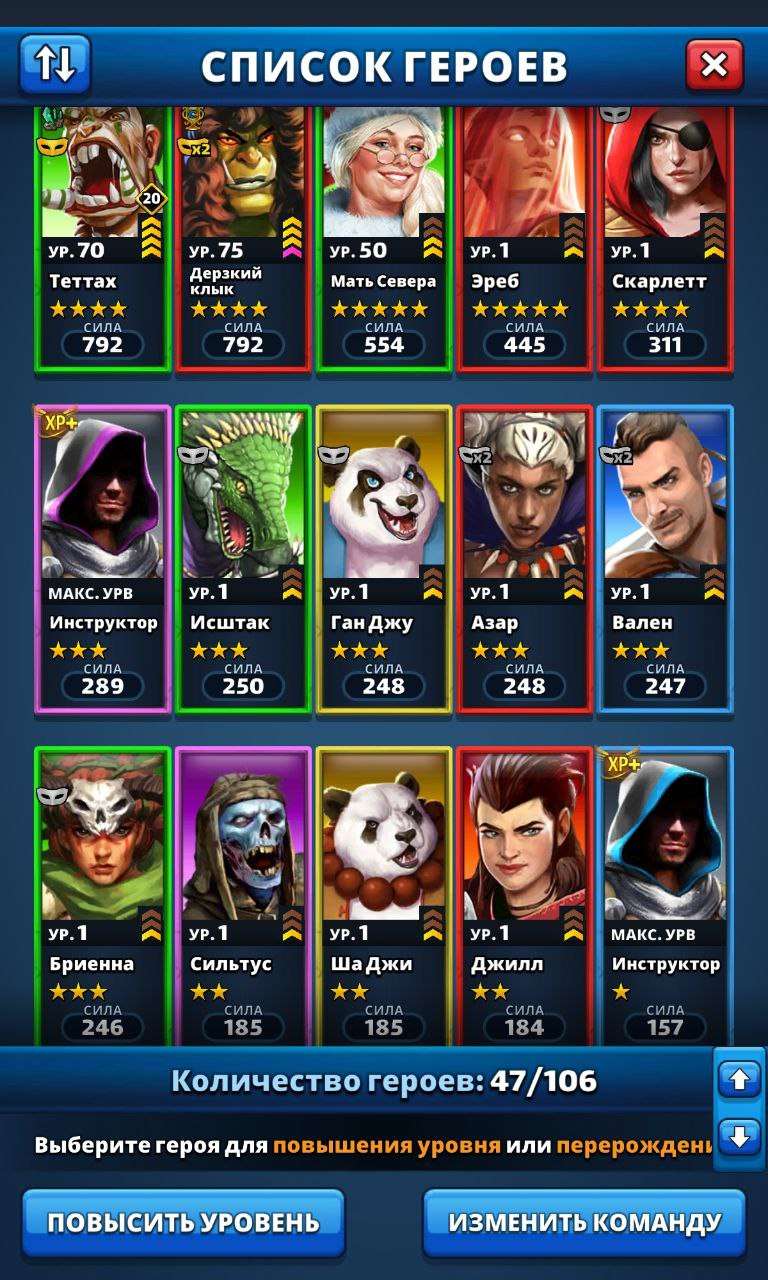Pick the Эреб hero card
768x1280 pixels.
pyautogui.click(x=525, y=240)
